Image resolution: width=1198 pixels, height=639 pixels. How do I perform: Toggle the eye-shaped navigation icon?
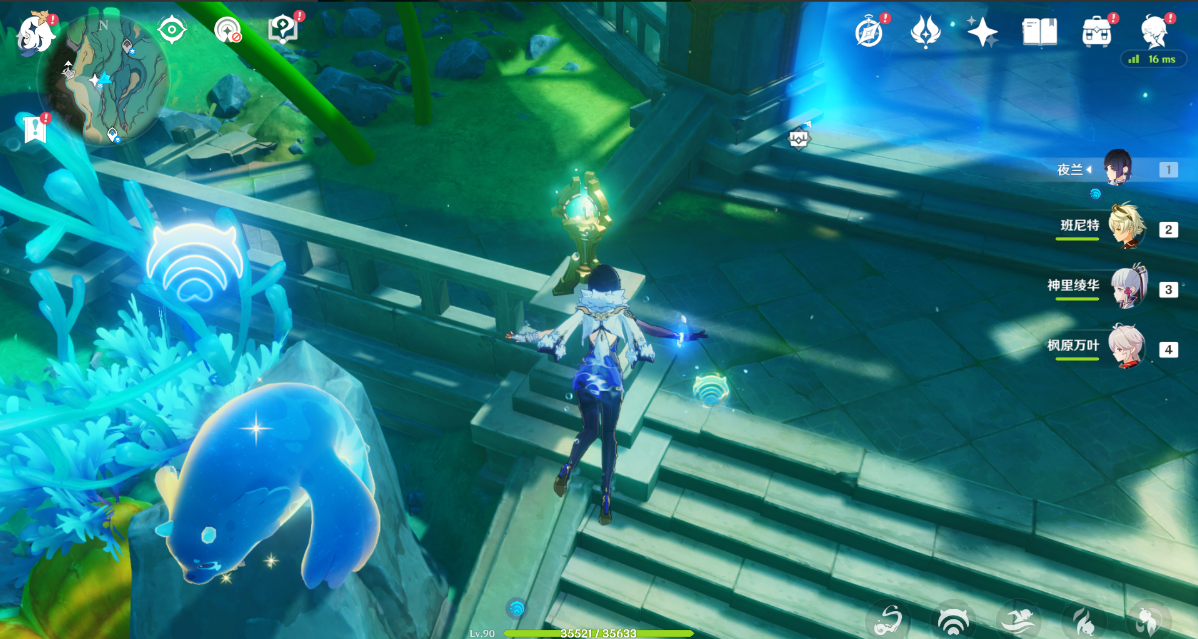click(172, 30)
